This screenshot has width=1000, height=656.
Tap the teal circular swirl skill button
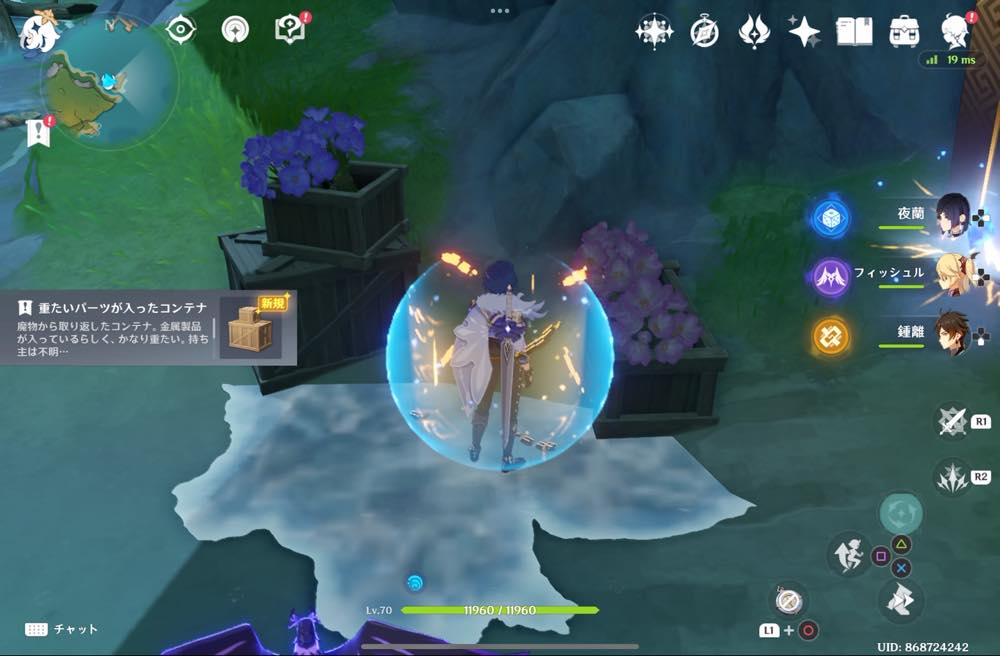pyautogui.click(x=900, y=513)
